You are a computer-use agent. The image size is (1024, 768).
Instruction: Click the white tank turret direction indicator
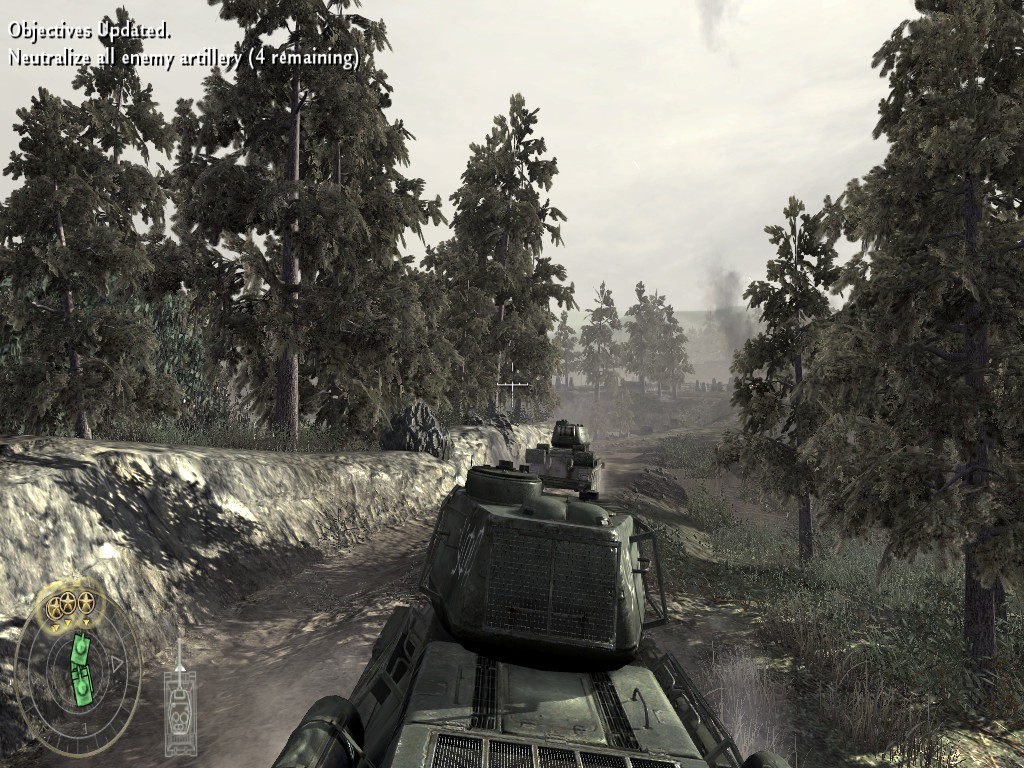tap(180, 699)
